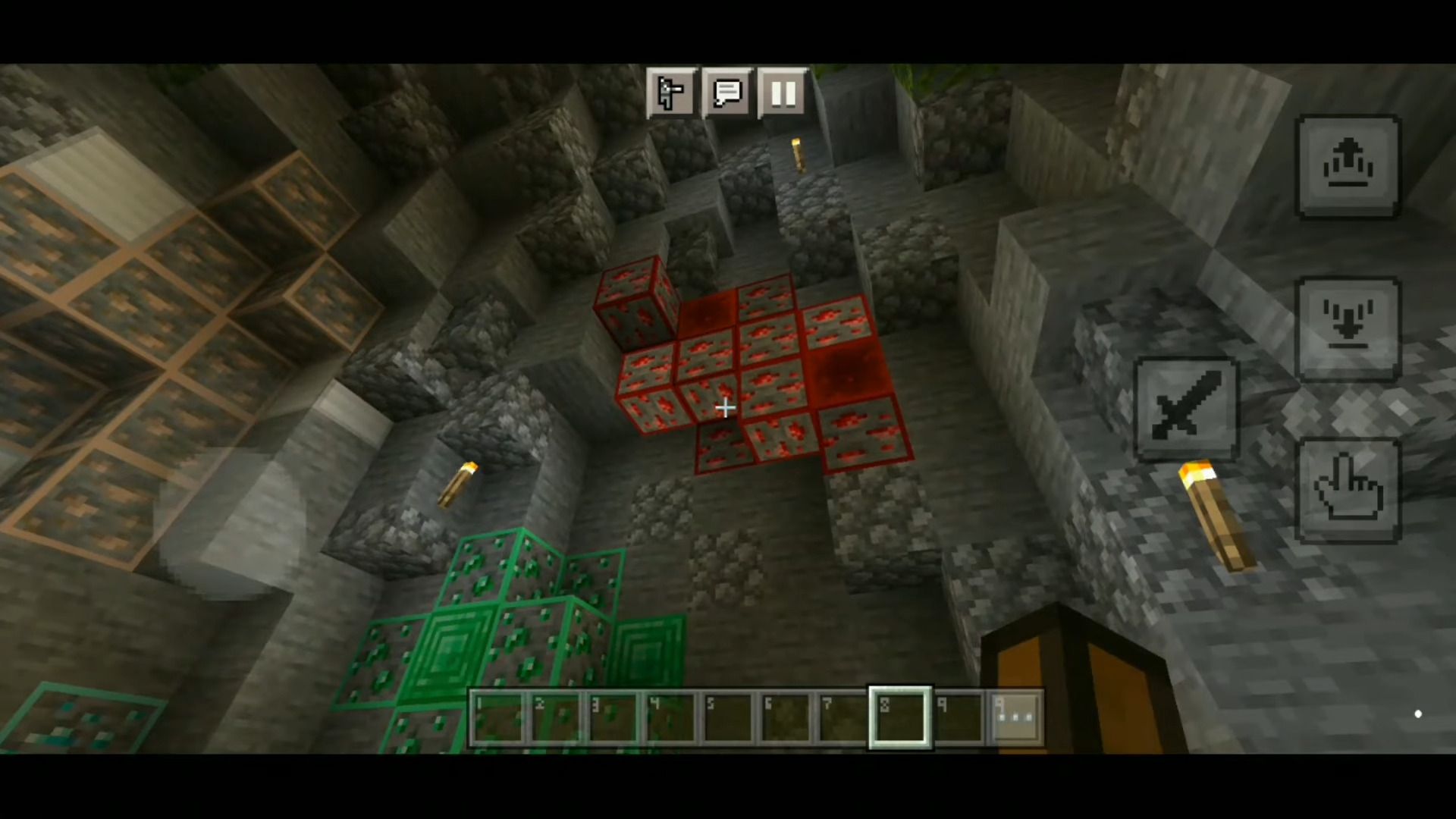
Task: Tap the descend down-arrow button
Action: pyautogui.click(x=1348, y=328)
